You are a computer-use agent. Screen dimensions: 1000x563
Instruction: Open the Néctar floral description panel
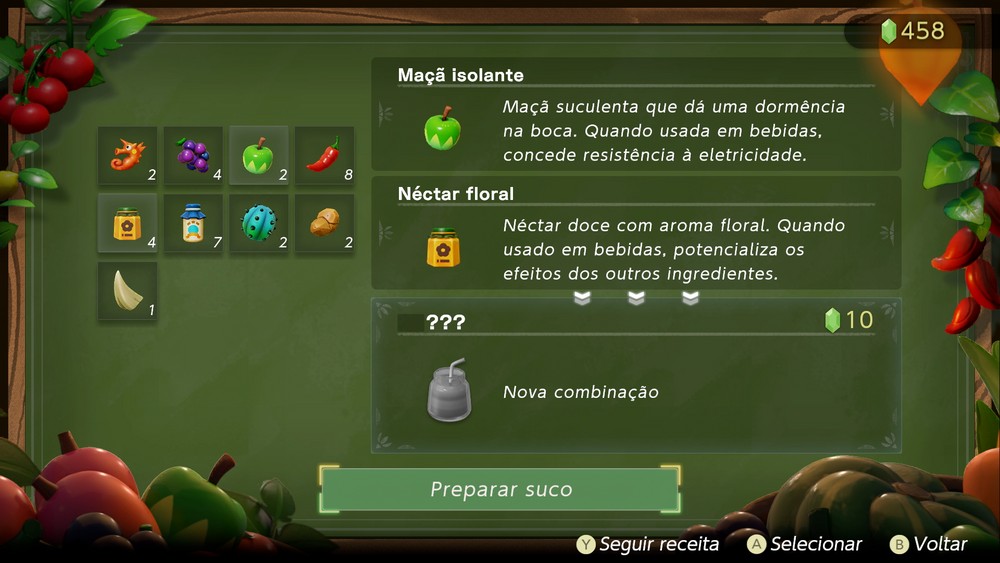636,233
